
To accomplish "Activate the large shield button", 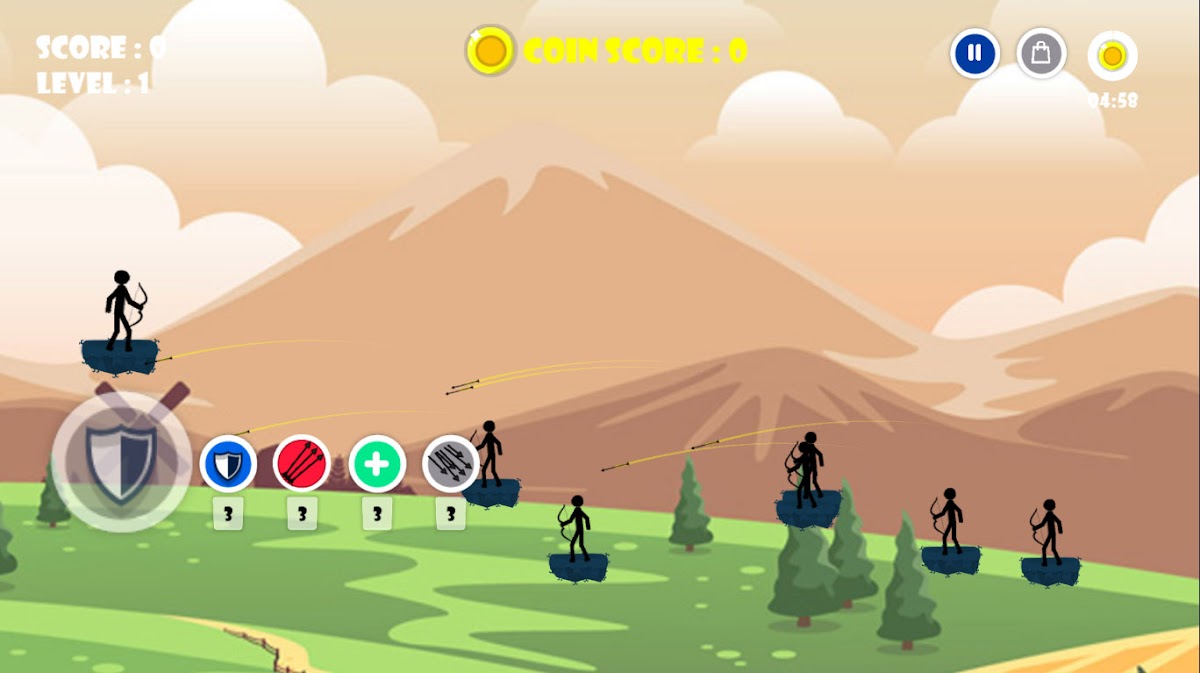I will (x=122, y=462).
